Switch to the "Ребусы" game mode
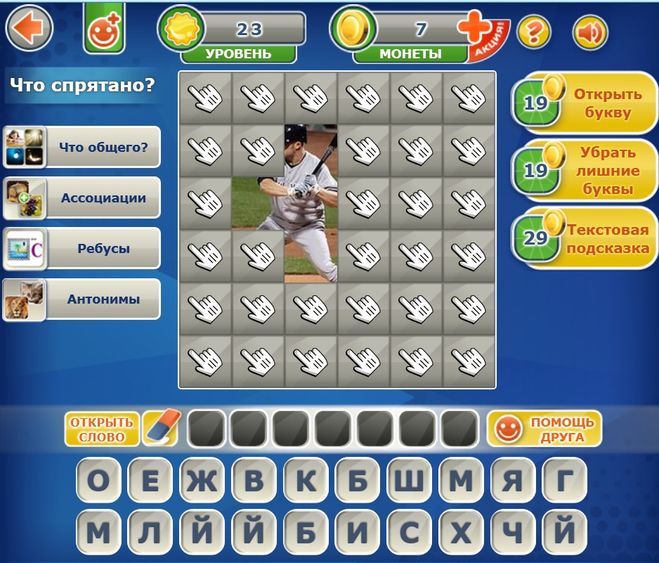Image resolution: width=659 pixels, height=563 pixels. click(82, 248)
